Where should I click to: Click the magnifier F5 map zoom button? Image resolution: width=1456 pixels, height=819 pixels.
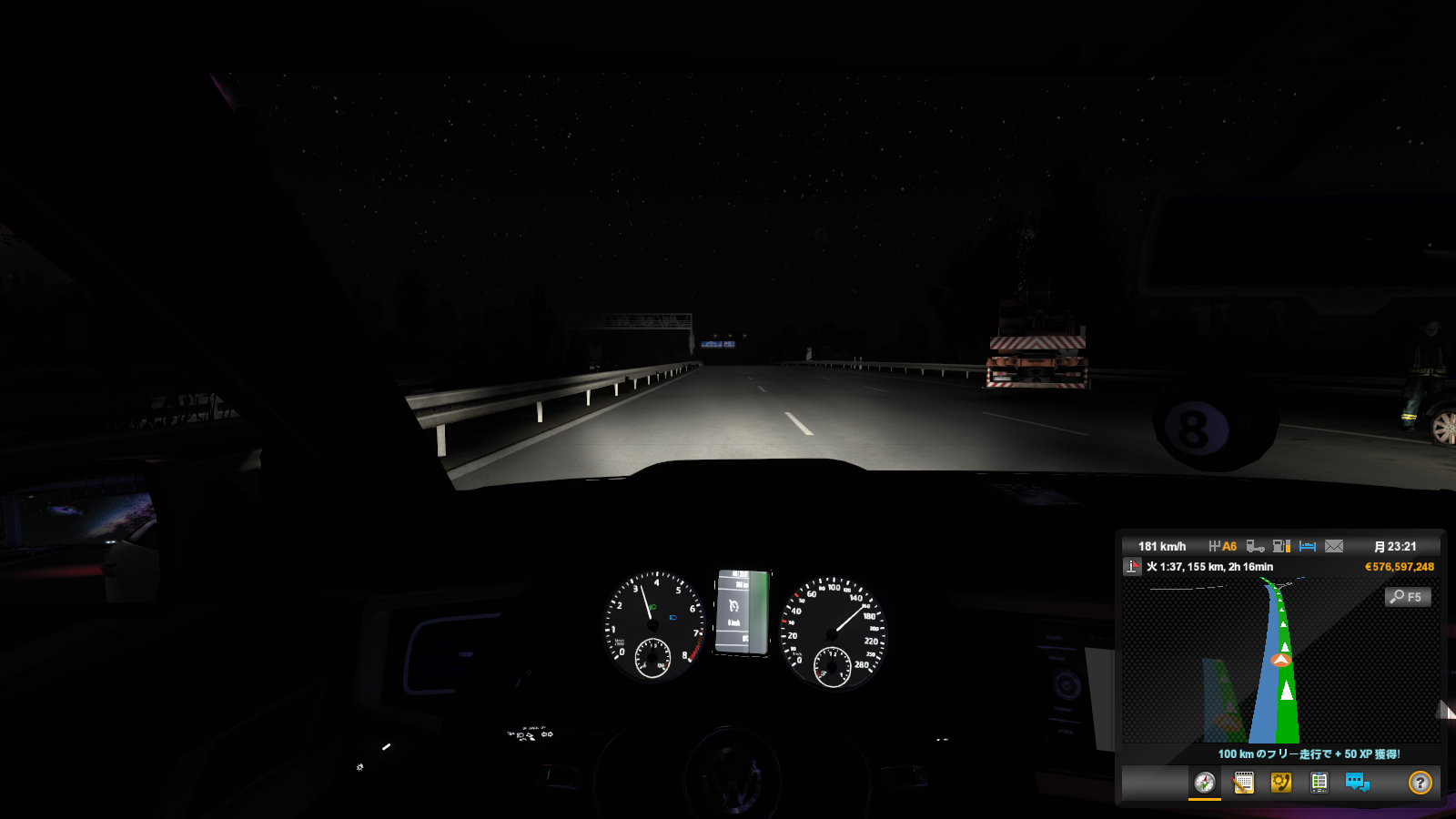tap(1407, 597)
